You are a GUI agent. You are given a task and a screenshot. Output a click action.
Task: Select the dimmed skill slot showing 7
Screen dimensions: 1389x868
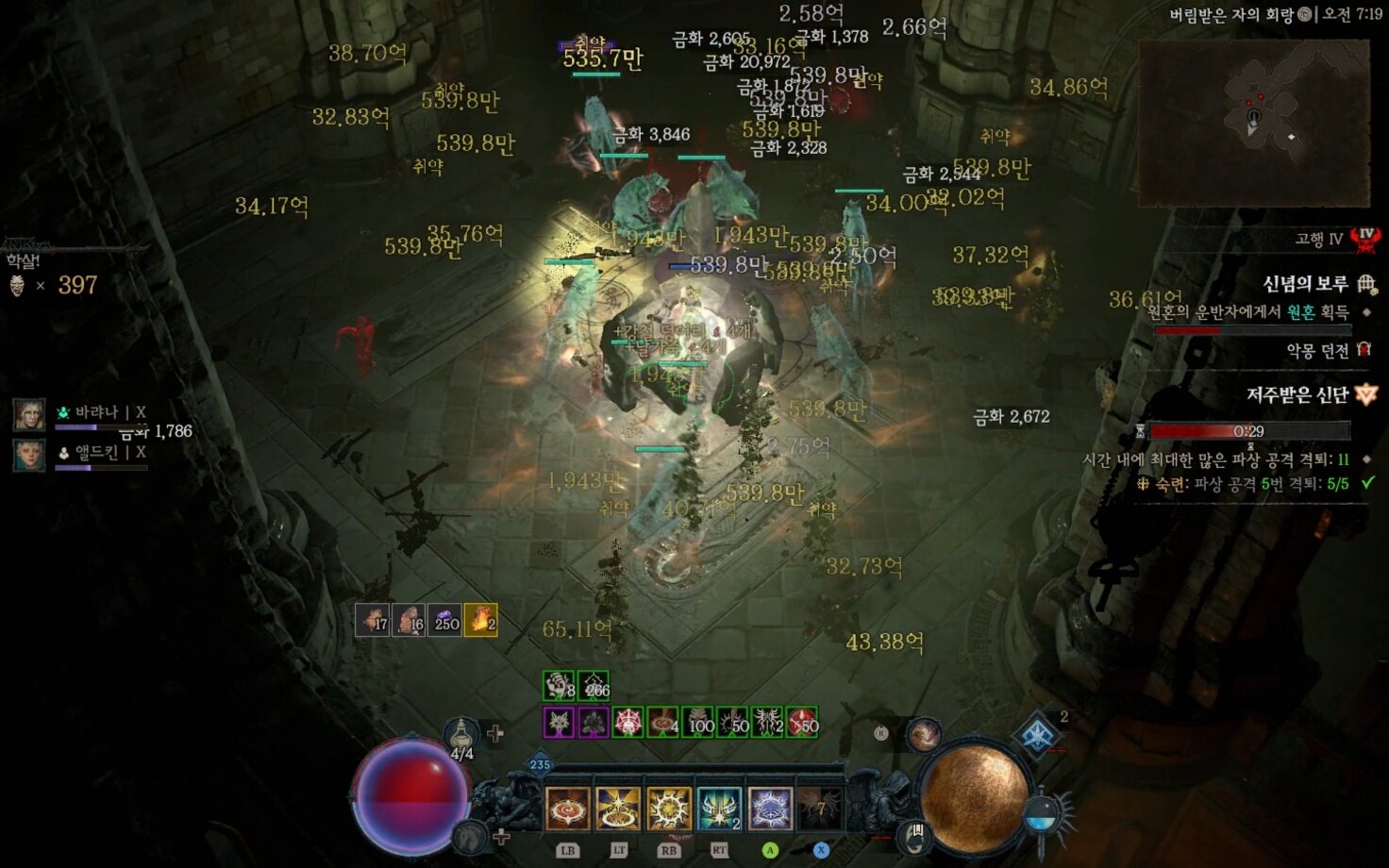(819, 809)
